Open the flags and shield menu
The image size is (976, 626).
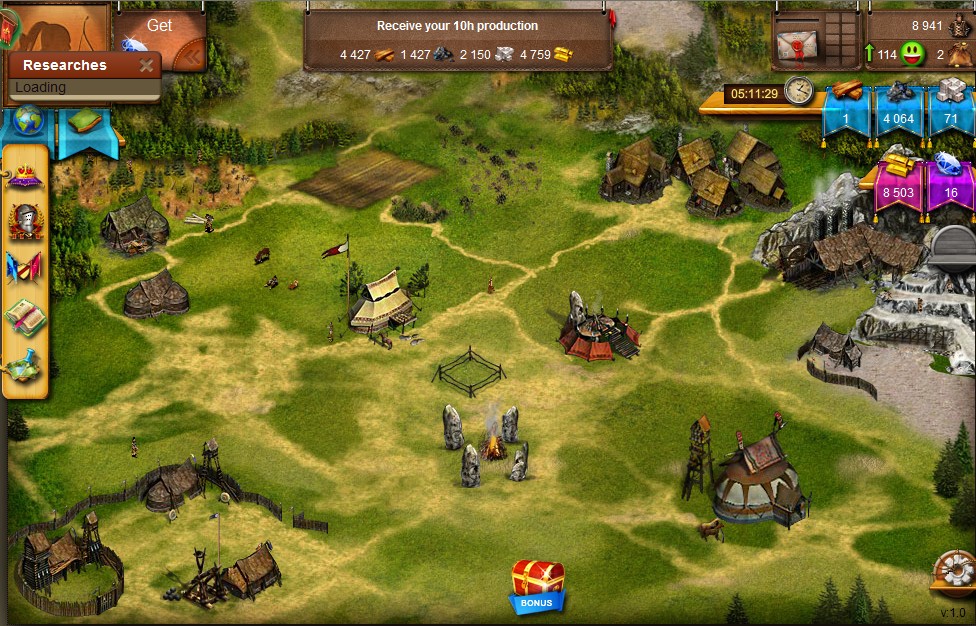click(25, 267)
